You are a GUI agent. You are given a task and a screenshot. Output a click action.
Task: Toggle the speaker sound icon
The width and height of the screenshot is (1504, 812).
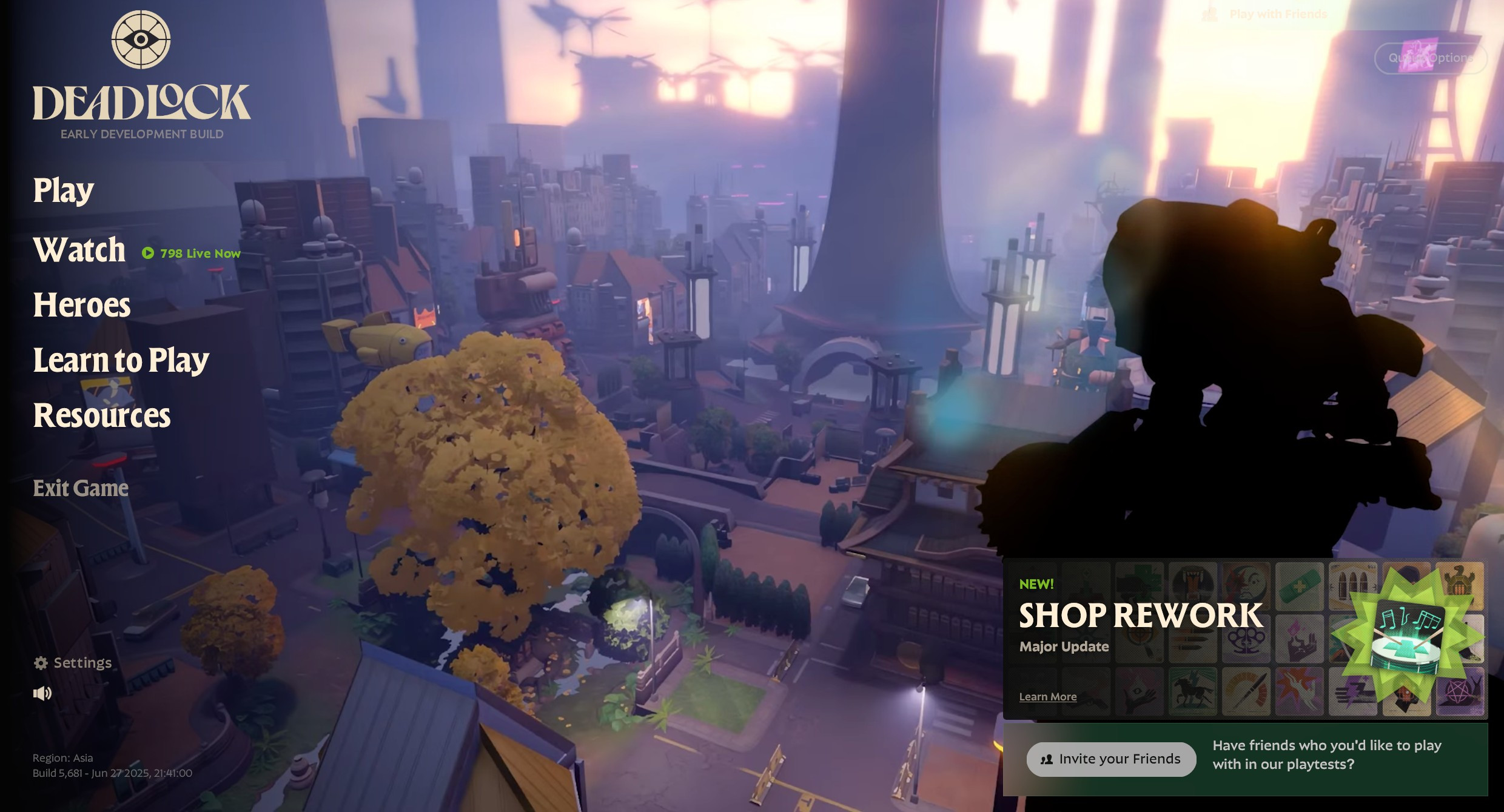click(42, 693)
